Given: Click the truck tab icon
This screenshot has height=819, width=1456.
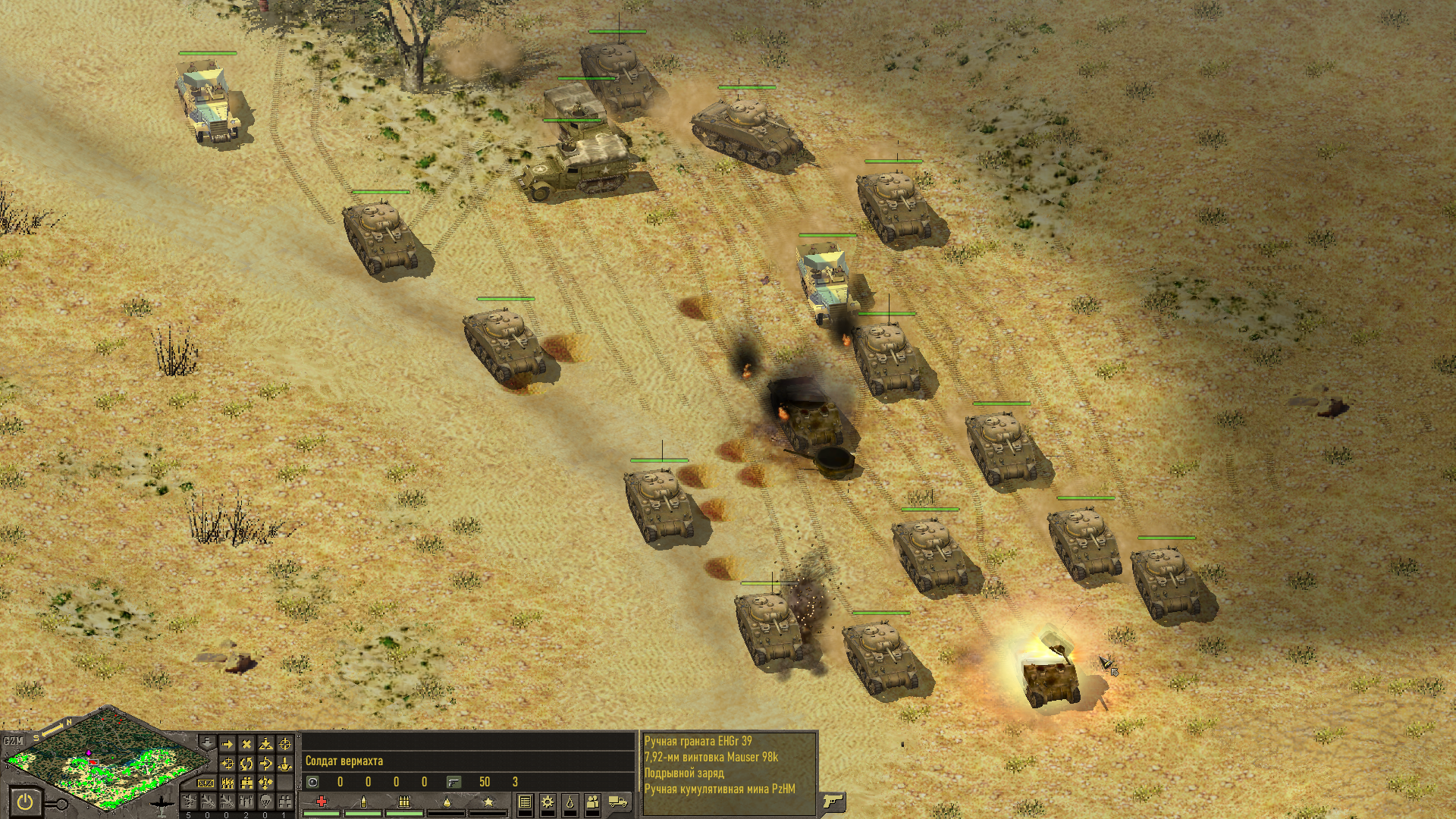Looking at the screenshot, I should tap(618, 802).
